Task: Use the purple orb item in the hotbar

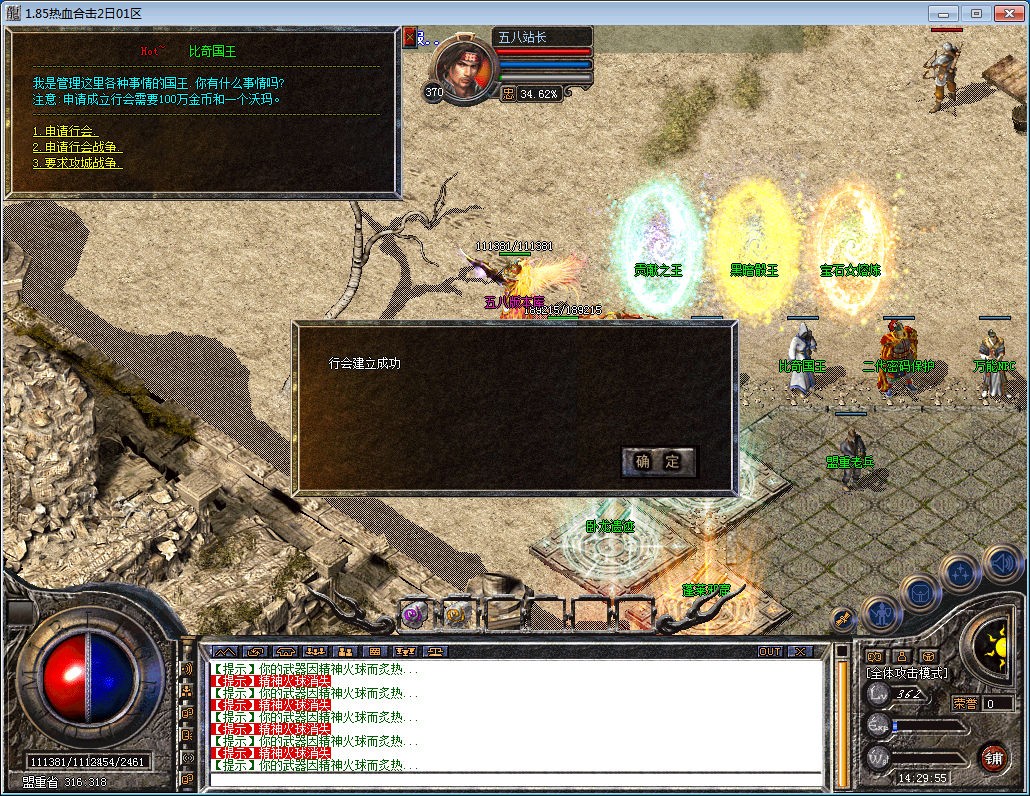Action: tap(414, 615)
